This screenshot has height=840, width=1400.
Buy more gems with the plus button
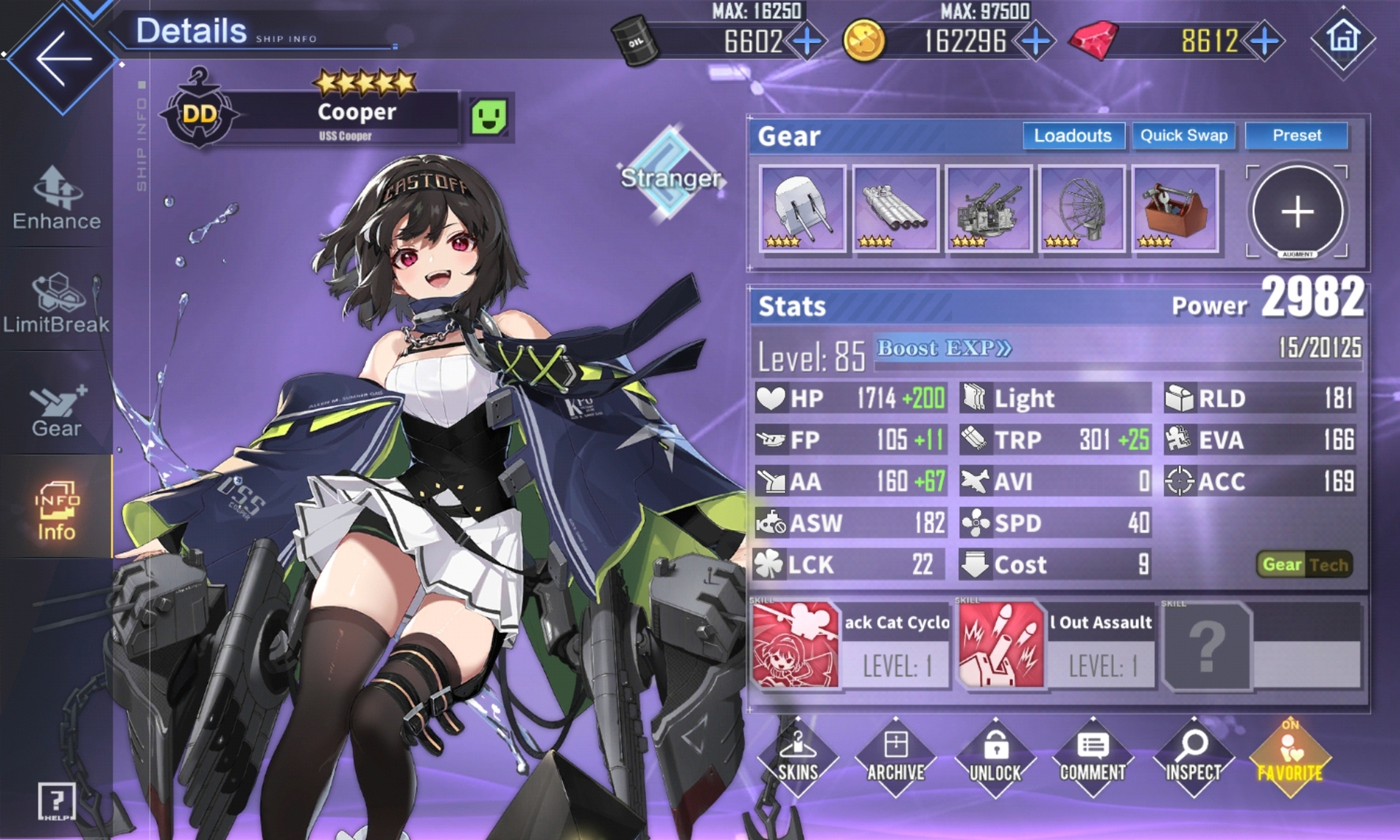tap(1265, 42)
